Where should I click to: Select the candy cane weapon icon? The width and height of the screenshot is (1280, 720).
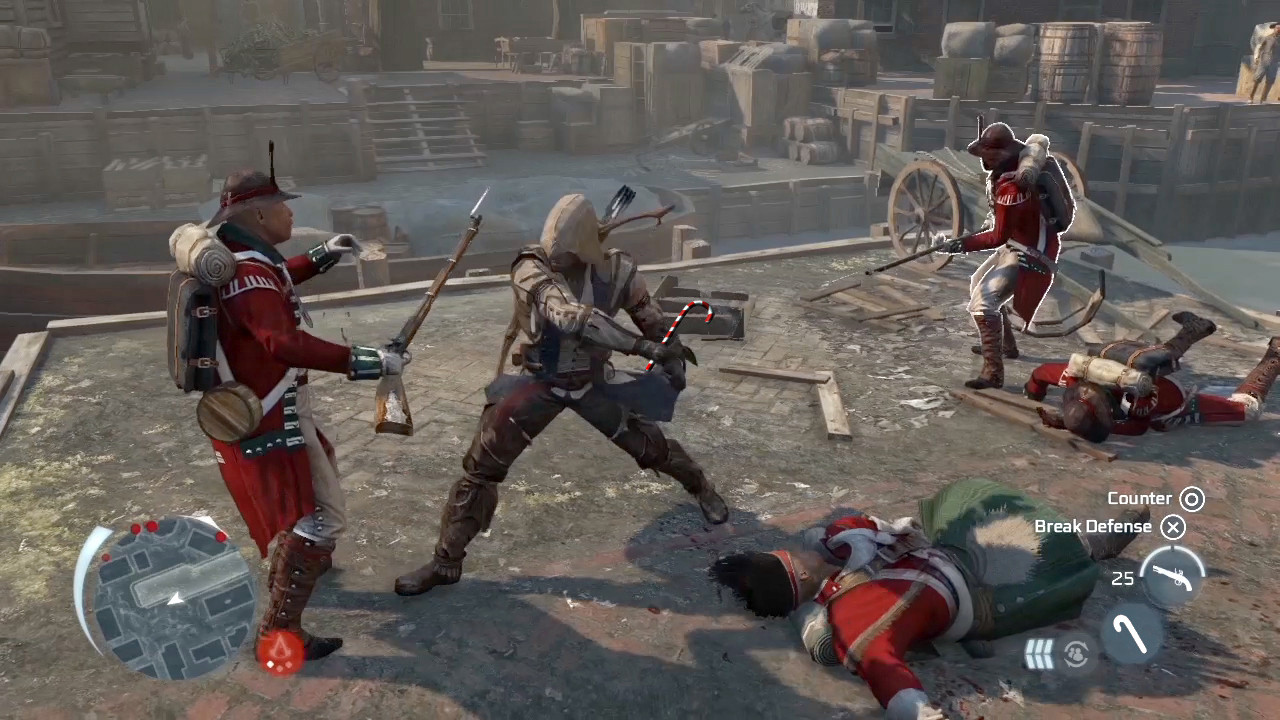[1133, 633]
